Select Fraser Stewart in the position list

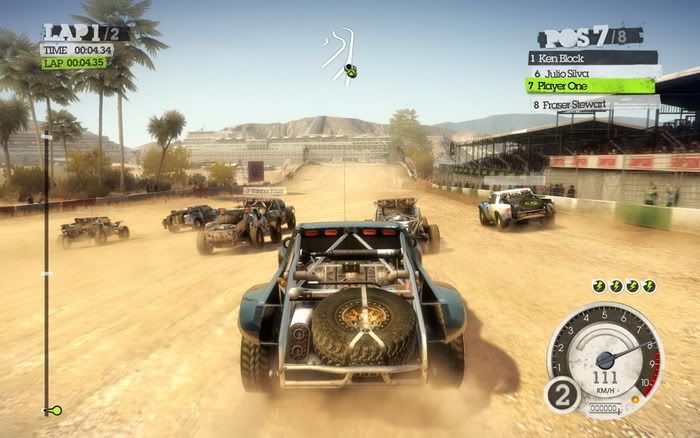(x=591, y=103)
